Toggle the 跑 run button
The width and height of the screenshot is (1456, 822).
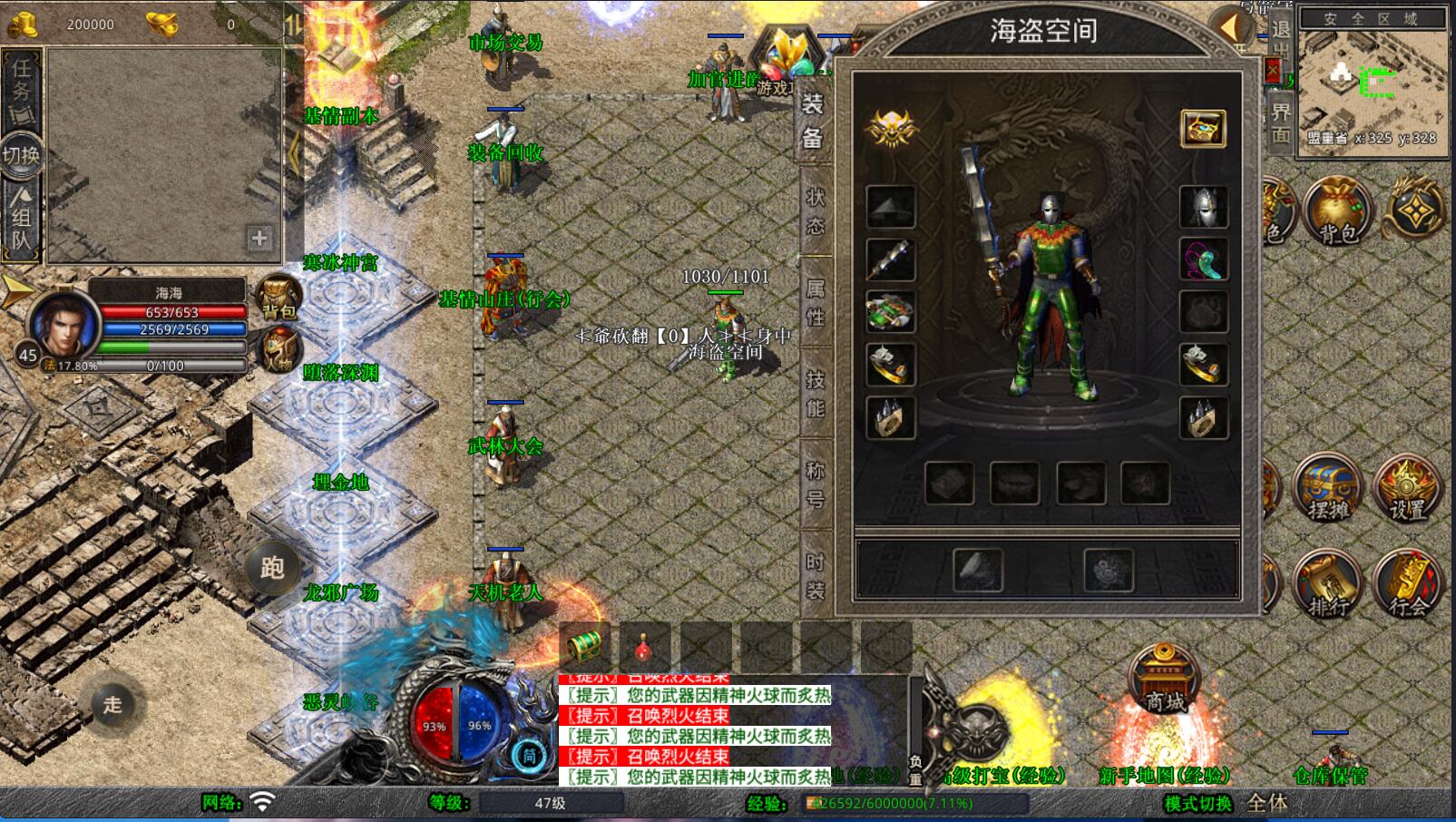272,568
